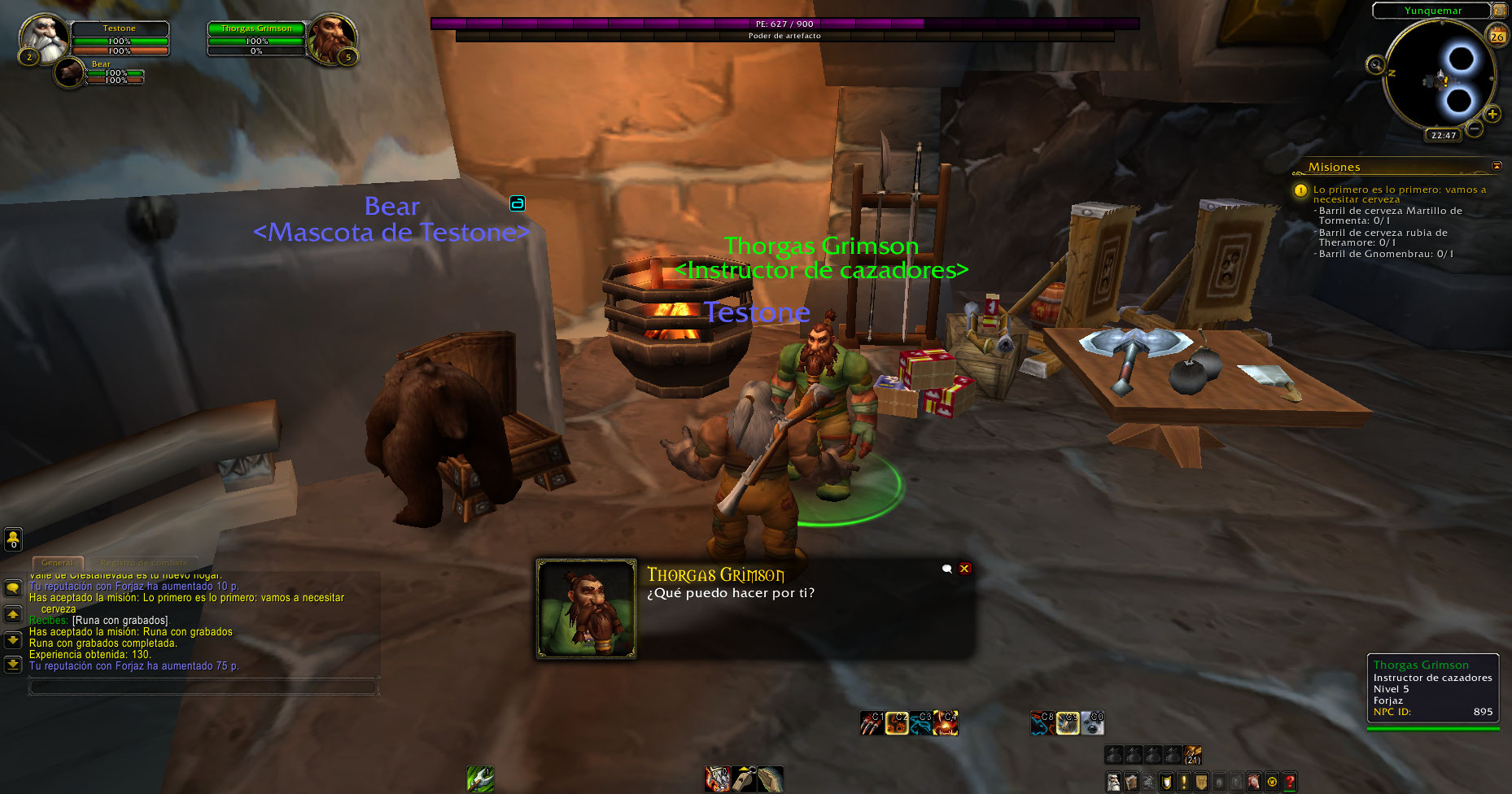Image resolution: width=1512 pixels, height=794 pixels.
Task: Activate the green axe ability on action bar
Action: point(480,779)
